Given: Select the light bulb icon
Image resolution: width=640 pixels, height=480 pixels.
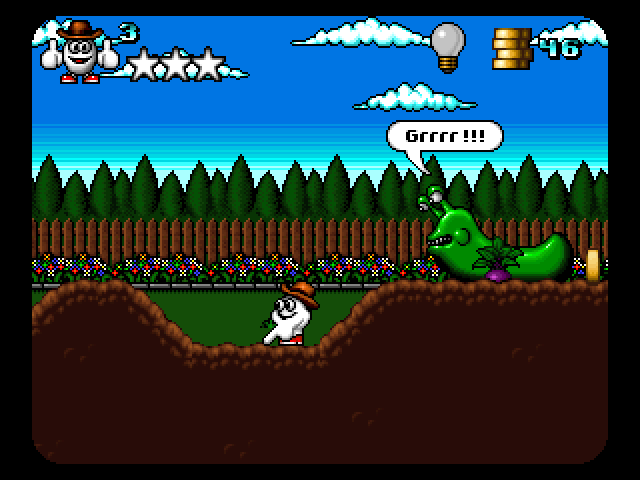Looking at the screenshot, I should pos(447,46).
